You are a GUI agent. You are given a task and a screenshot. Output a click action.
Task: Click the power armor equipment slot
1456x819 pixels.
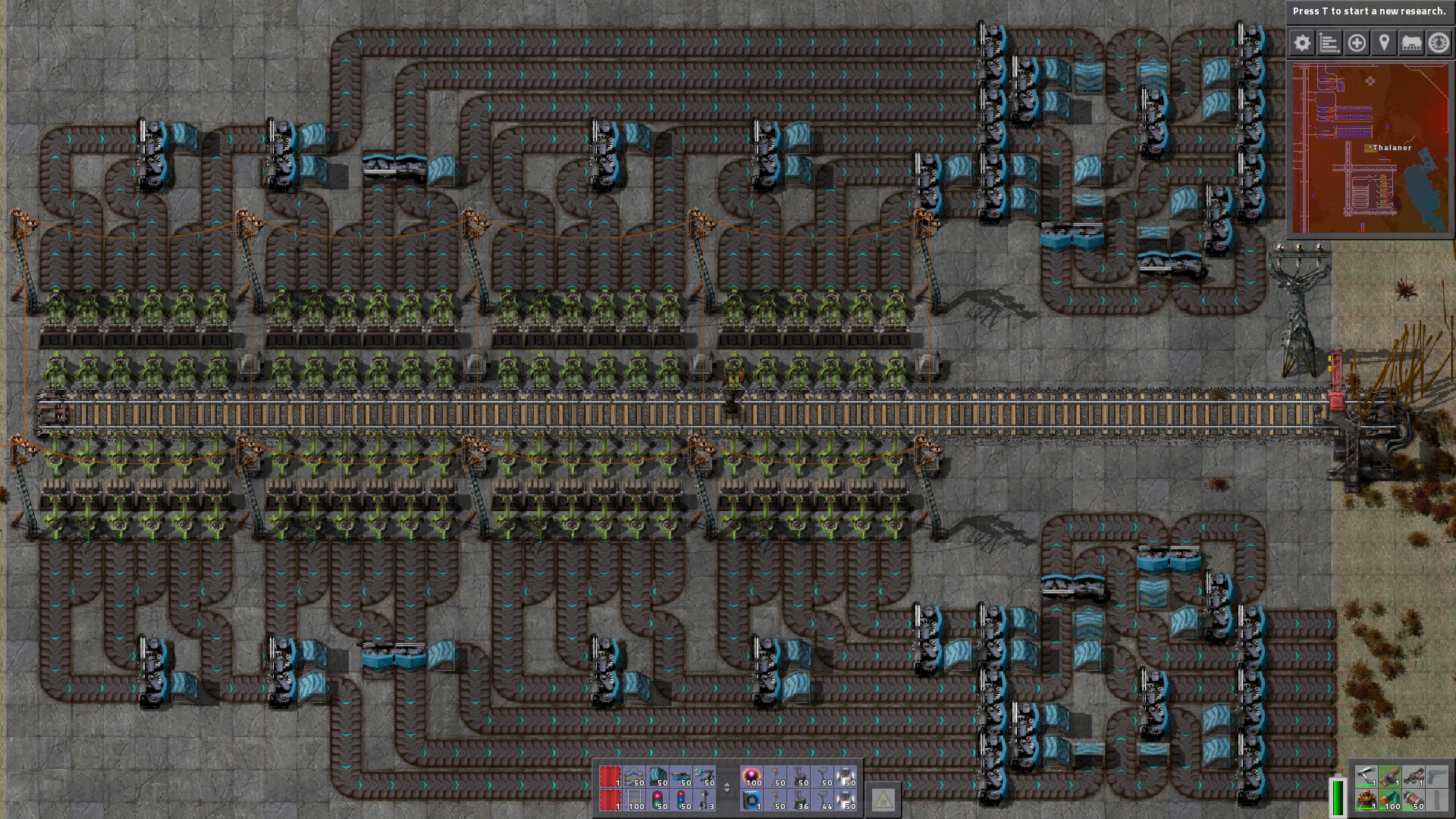pyautogui.click(x=1366, y=800)
